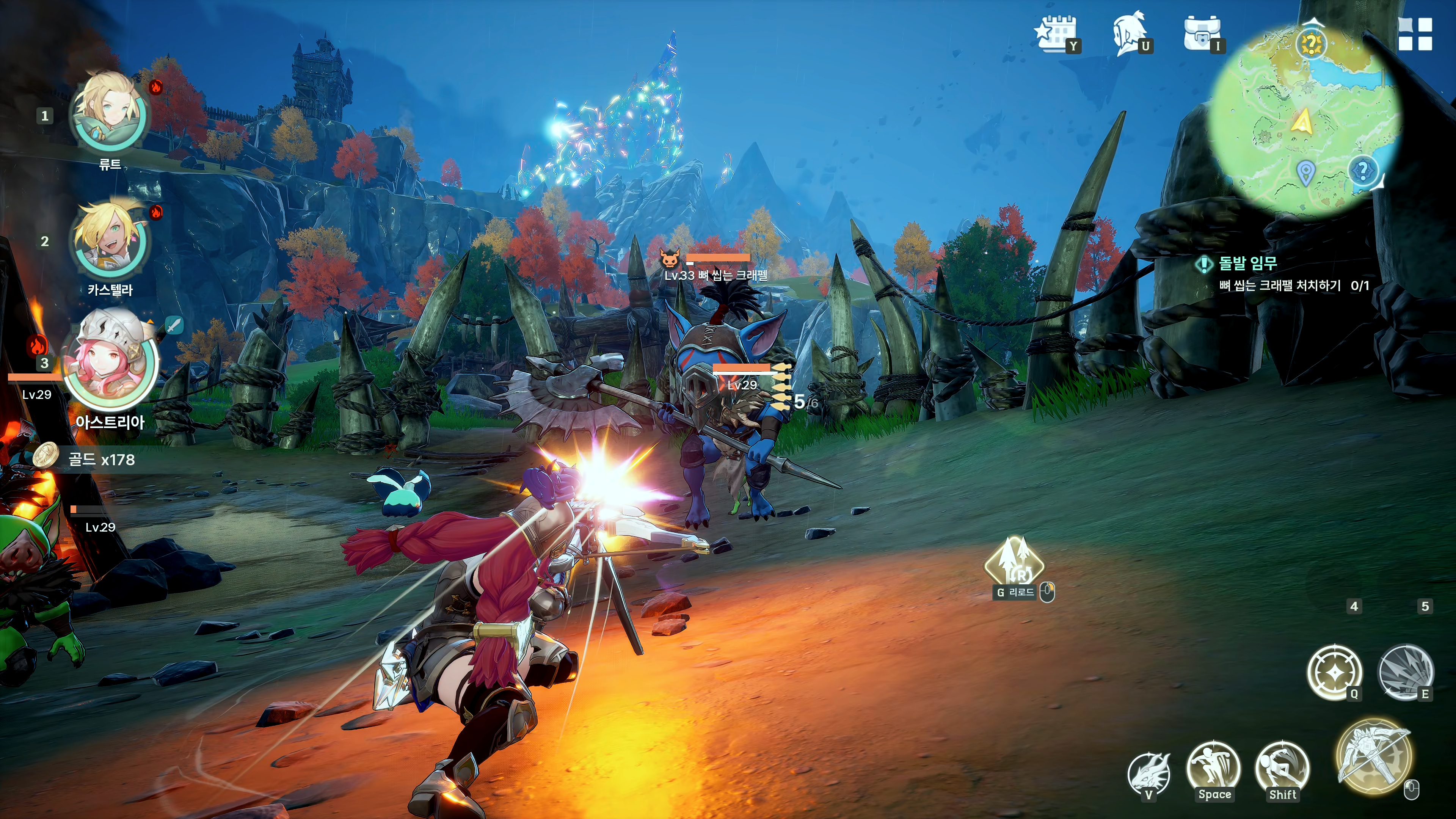The height and width of the screenshot is (819, 1456).
Task: Open the four-square main menu
Action: point(1415,34)
